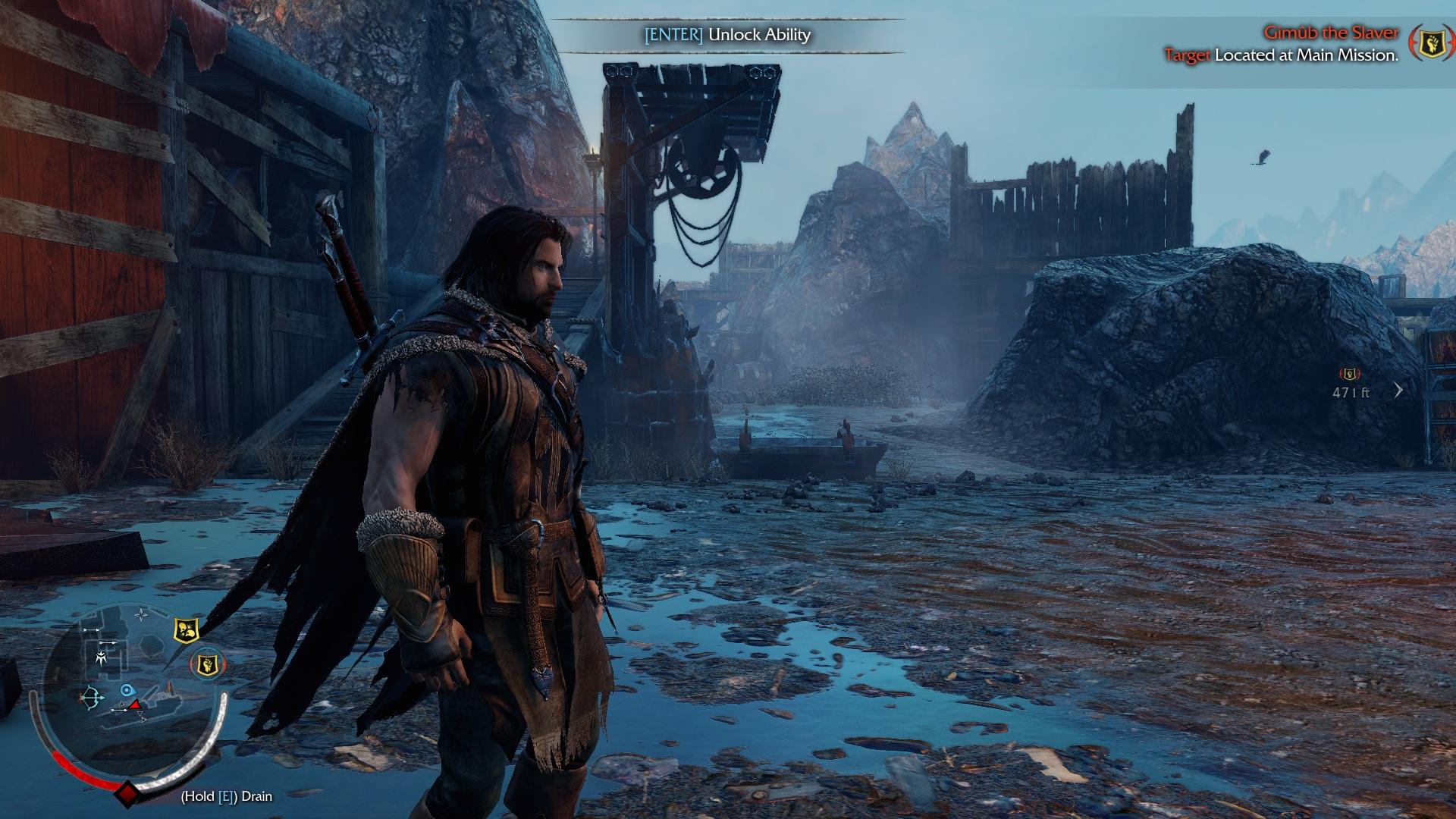Select the yellow skulls shield marker

click(186, 629)
